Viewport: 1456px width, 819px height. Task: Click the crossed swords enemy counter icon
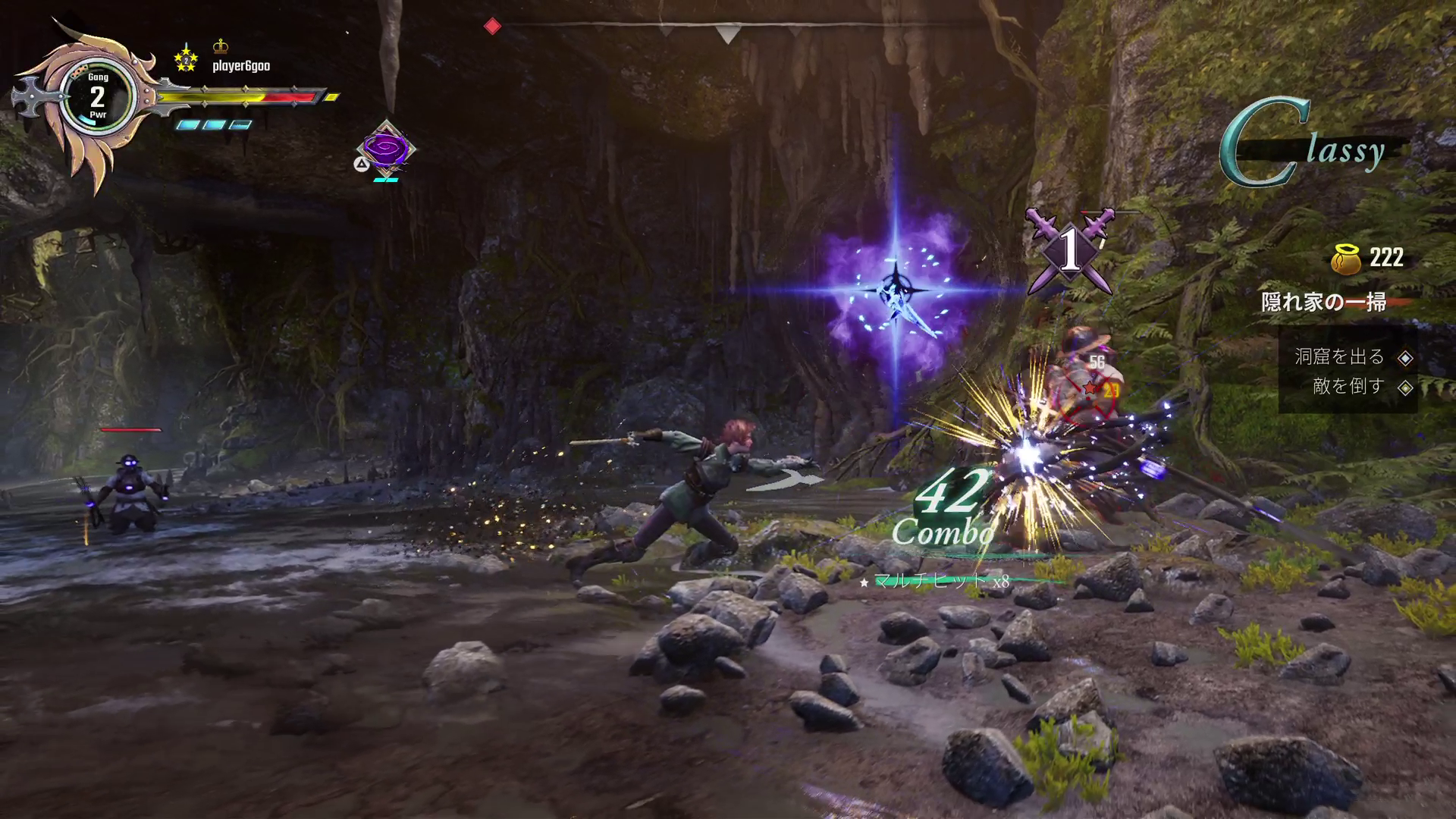[1069, 250]
